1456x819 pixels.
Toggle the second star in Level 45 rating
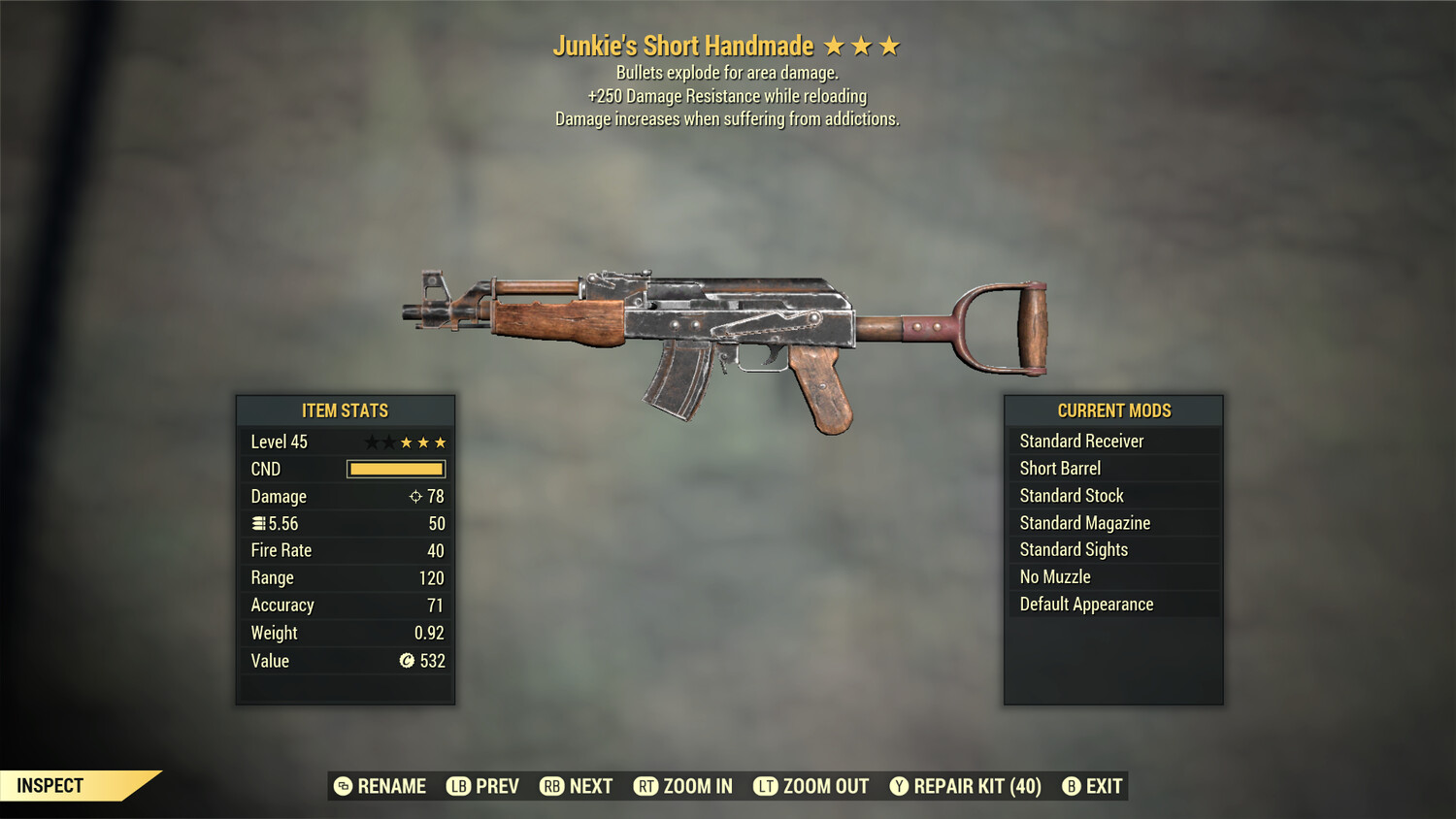[x=387, y=442]
